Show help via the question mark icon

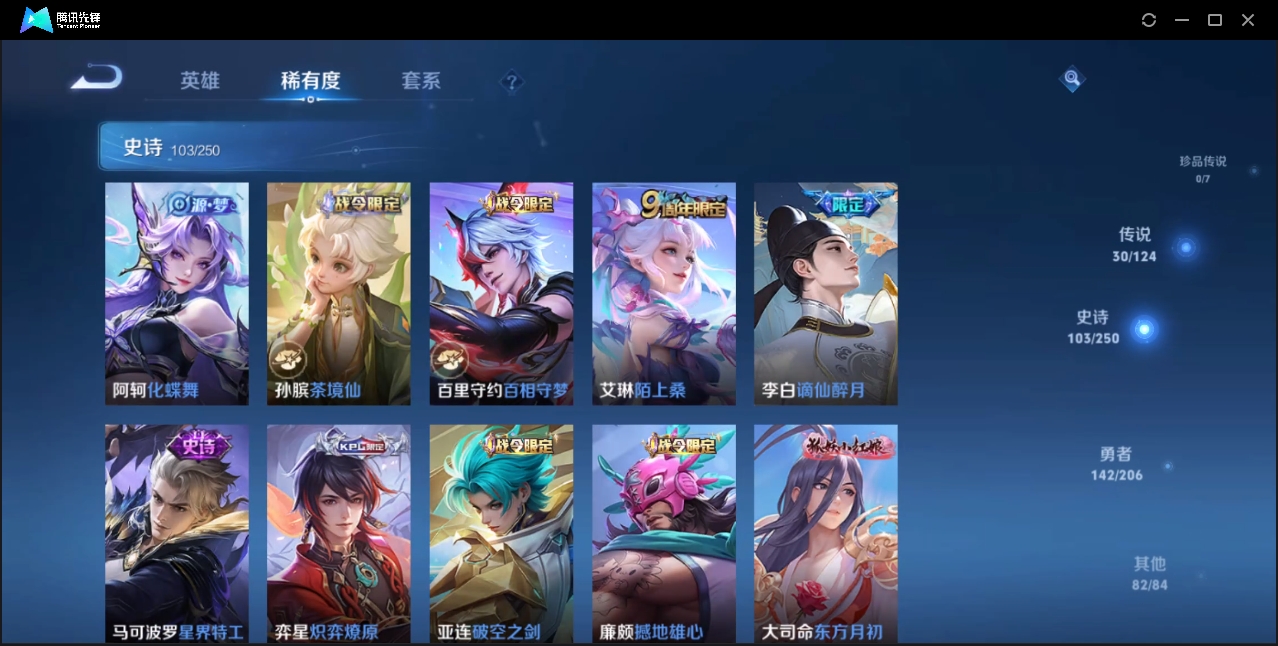click(512, 82)
